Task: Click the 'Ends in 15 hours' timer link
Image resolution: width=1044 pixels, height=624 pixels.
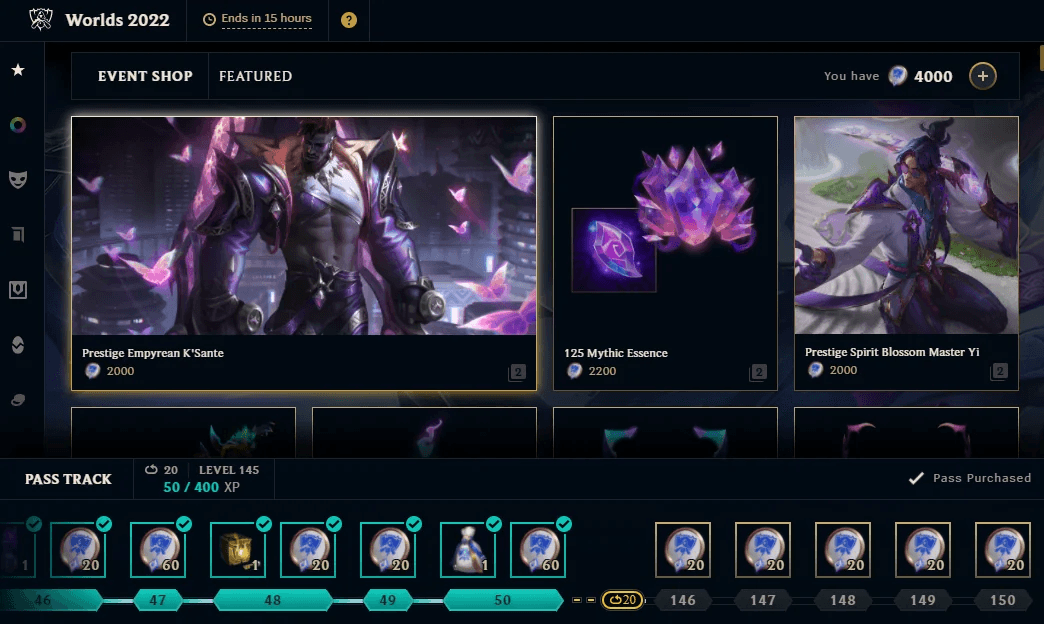Action: click(x=267, y=19)
